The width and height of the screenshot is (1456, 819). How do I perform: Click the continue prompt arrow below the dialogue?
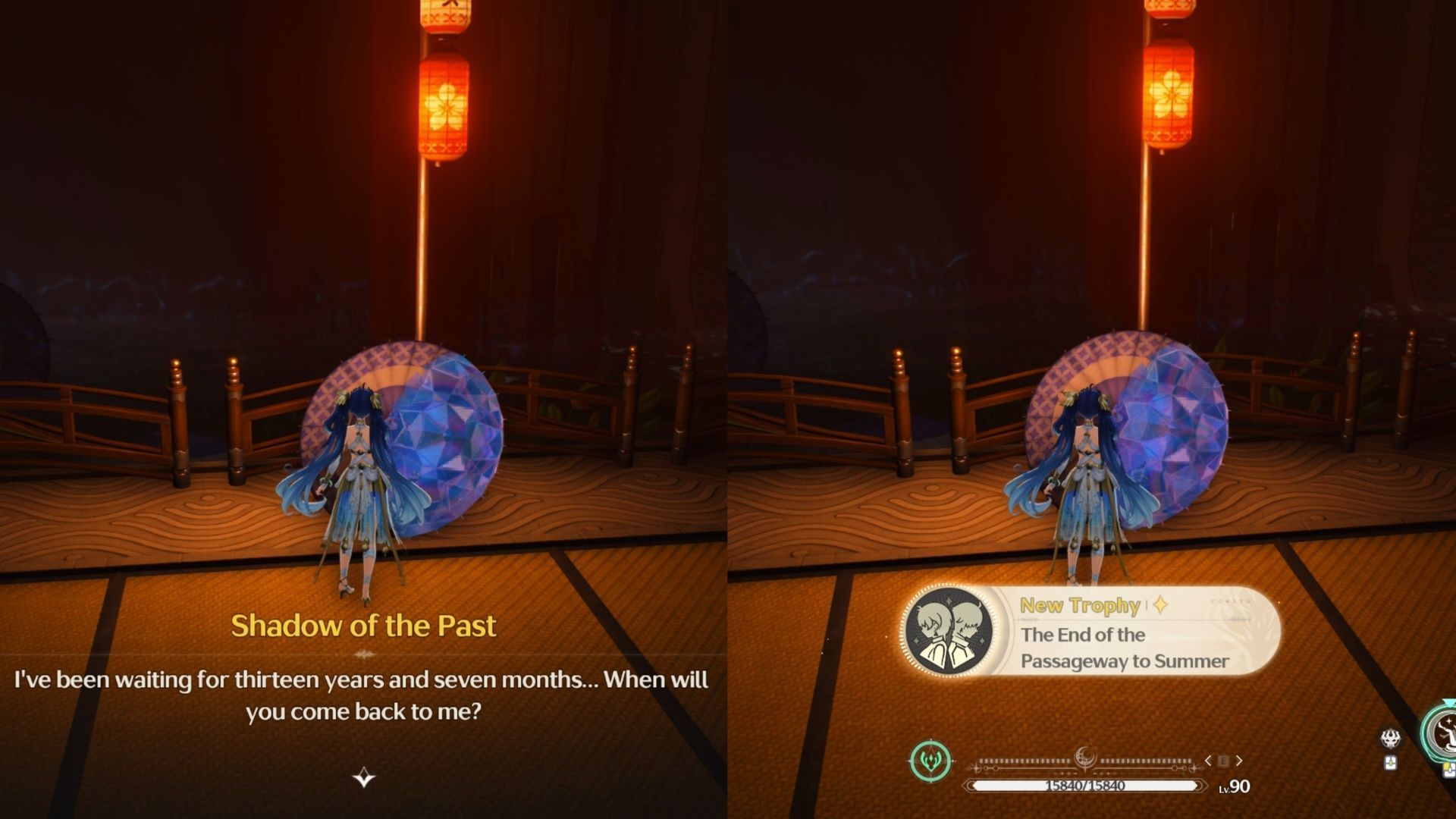point(364,777)
